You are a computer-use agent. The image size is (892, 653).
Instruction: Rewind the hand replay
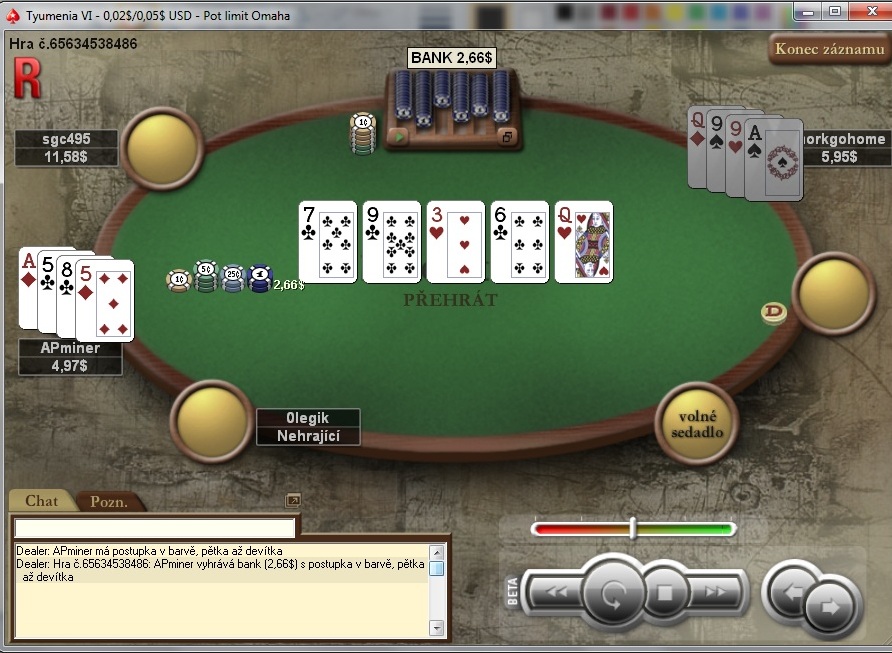pyautogui.click(x=556, y=591)
